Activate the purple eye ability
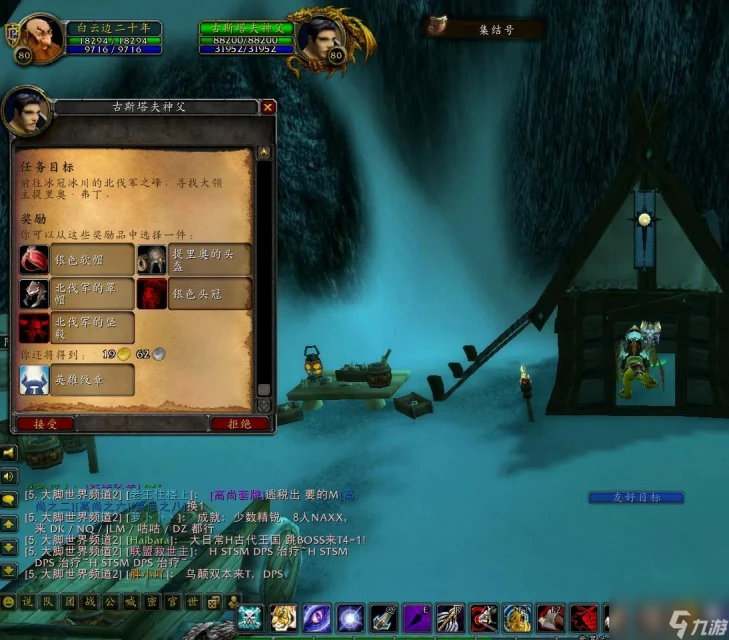The width and height of the screenshot is (729, 640). point(318,618)
